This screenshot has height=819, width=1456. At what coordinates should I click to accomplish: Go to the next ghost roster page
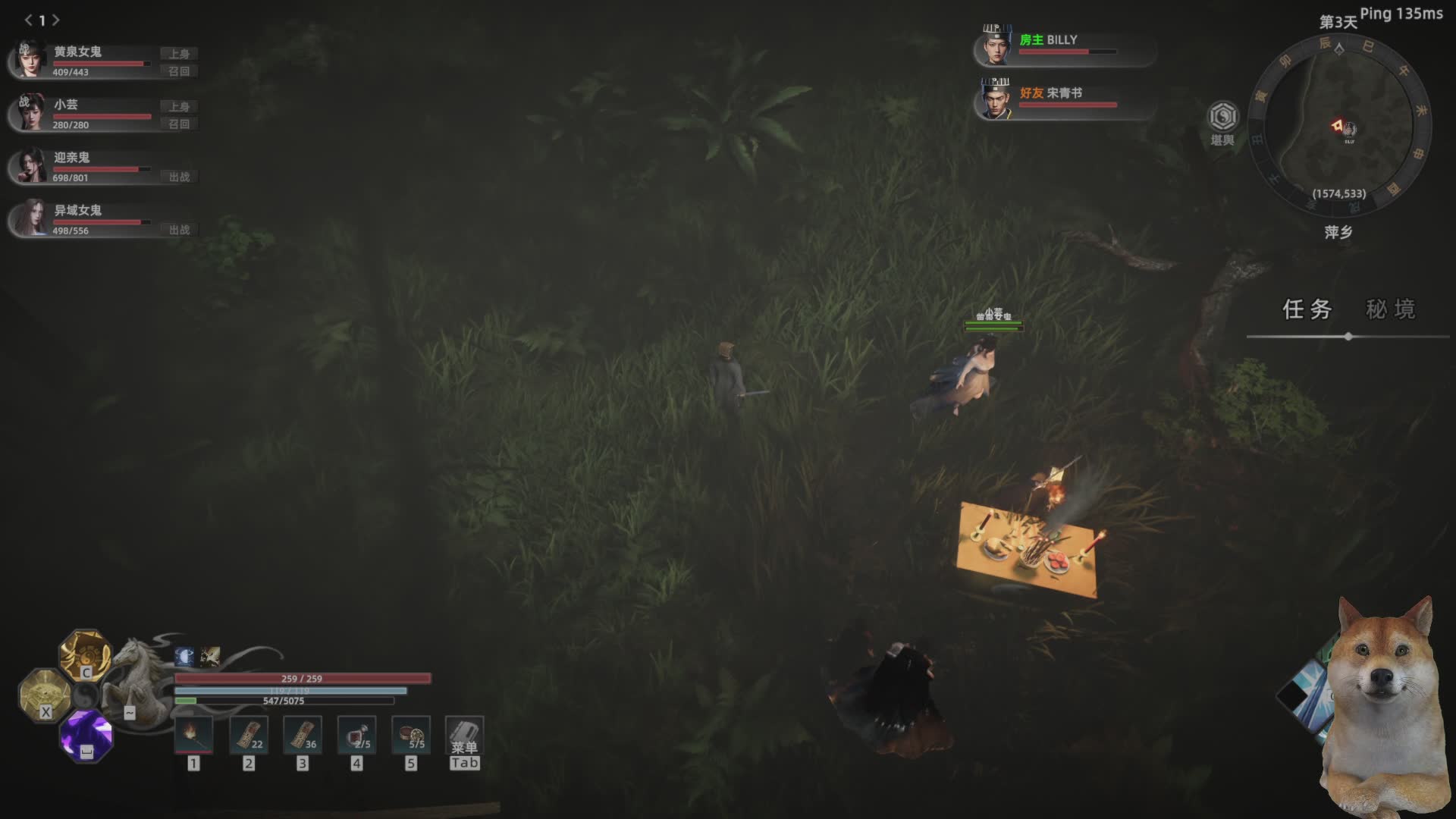(x=56, y=20)
